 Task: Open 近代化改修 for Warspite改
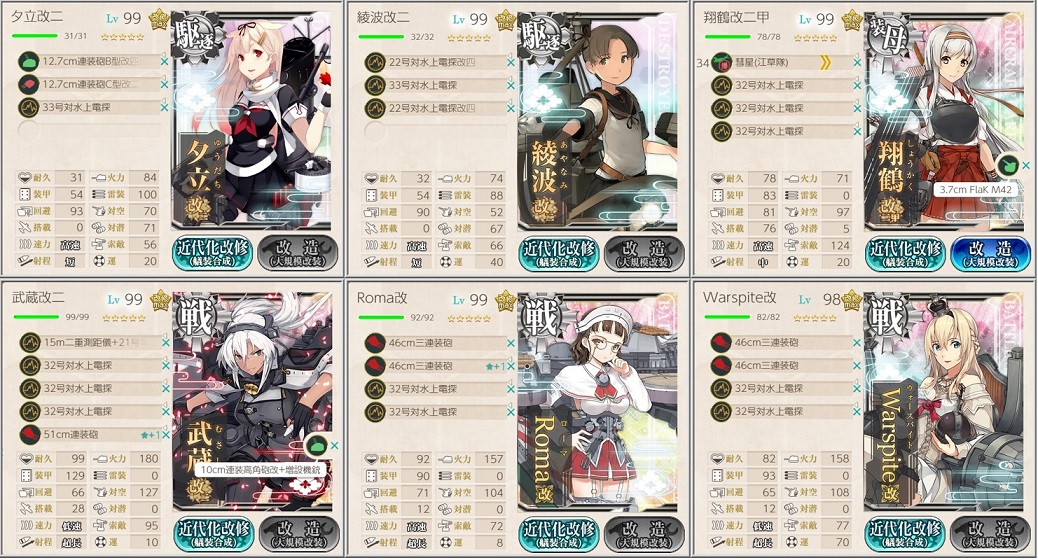click(903, 531)
